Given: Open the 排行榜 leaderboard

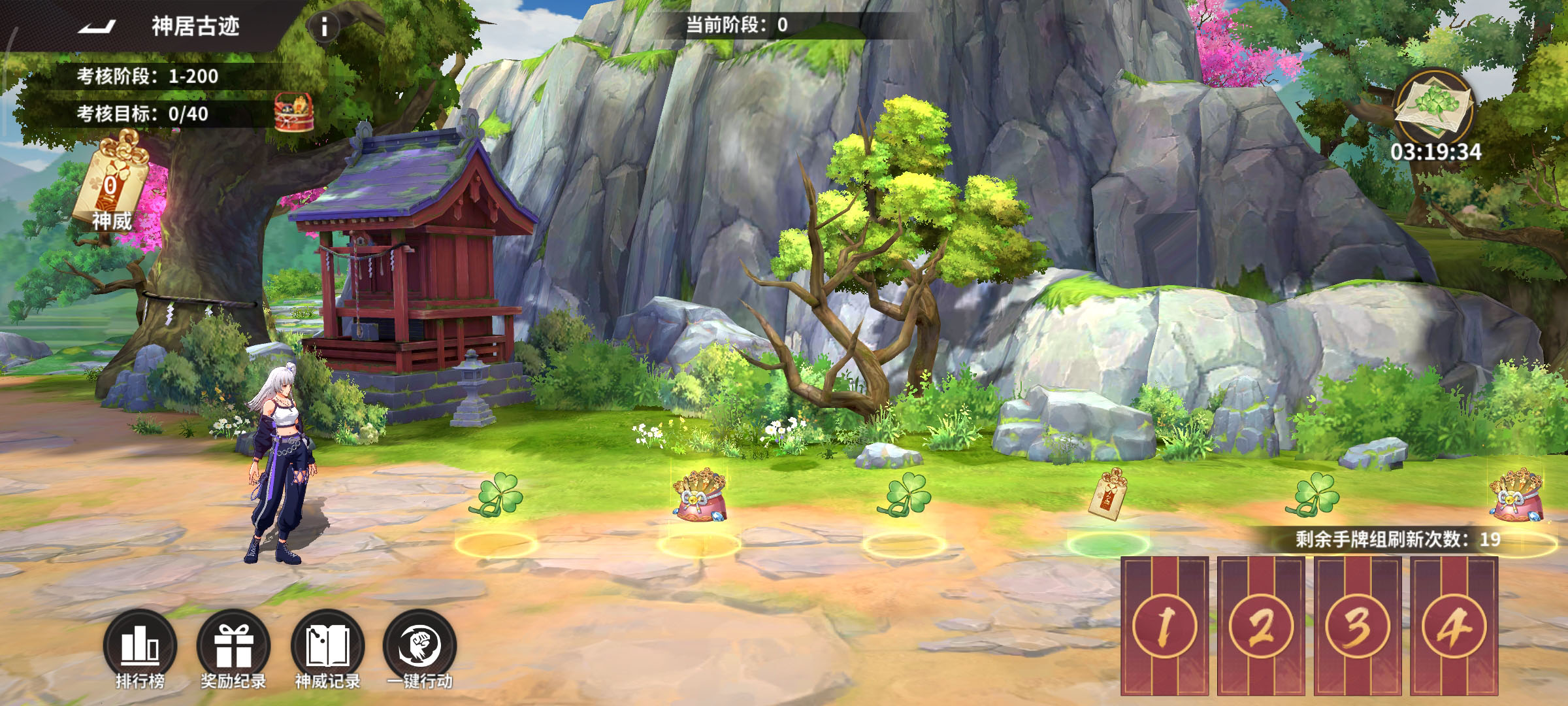Looking at the screenshot, I should point(140,647).
